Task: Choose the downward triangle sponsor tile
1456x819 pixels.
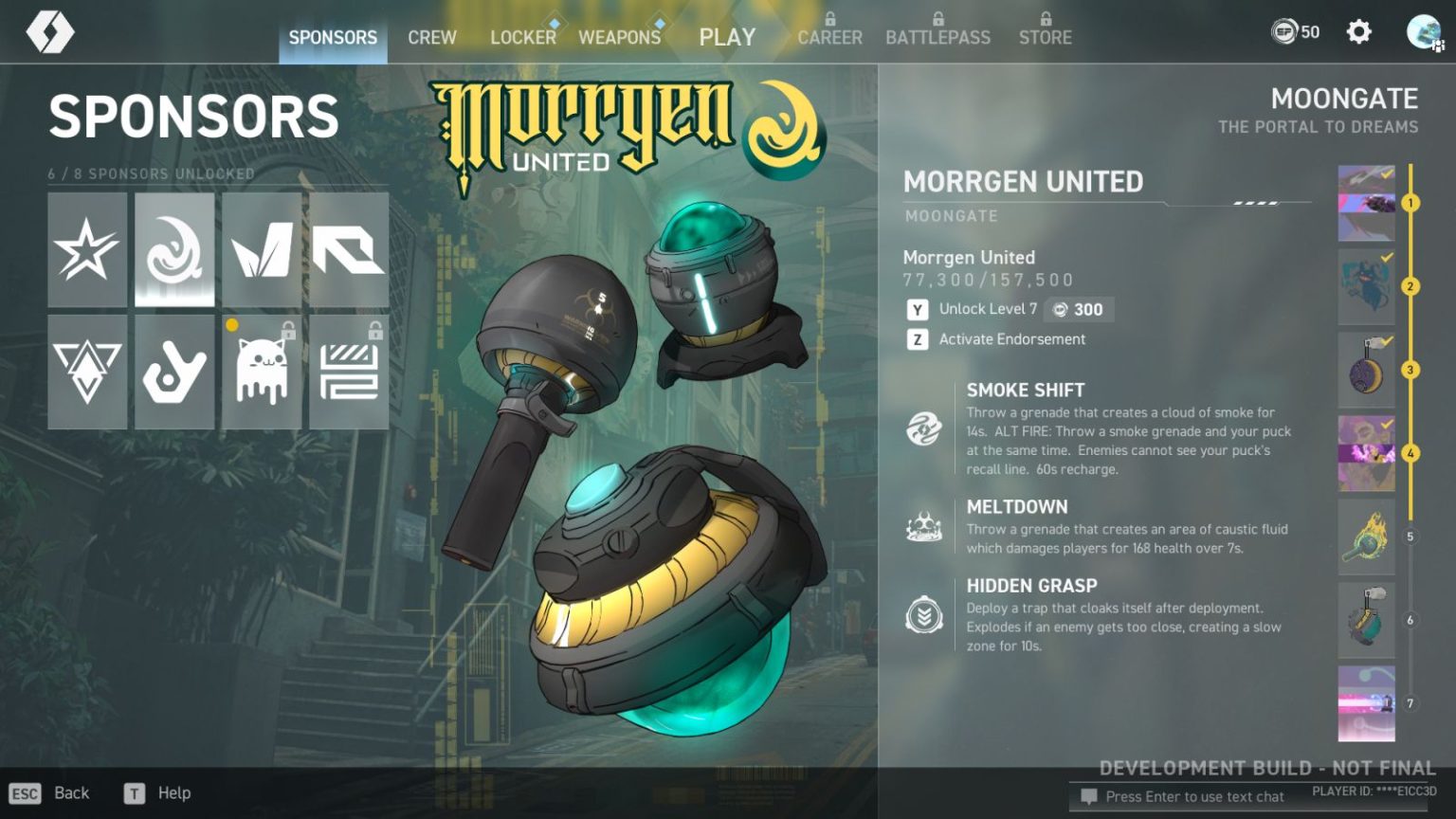Action: 87,373
